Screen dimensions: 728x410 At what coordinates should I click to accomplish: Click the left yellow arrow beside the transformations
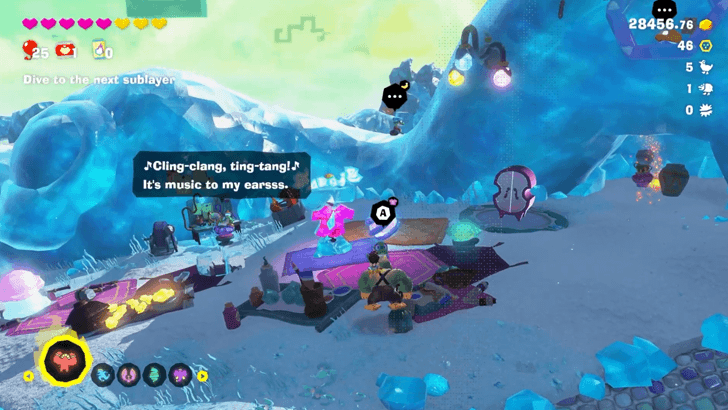[x=30, y=376]
